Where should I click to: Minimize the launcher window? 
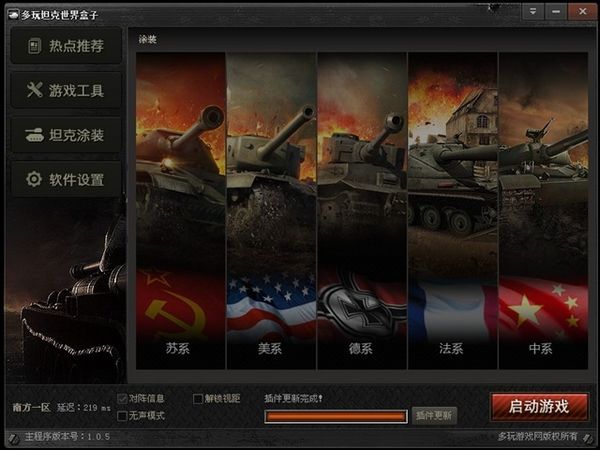click(x=556, y=11)
